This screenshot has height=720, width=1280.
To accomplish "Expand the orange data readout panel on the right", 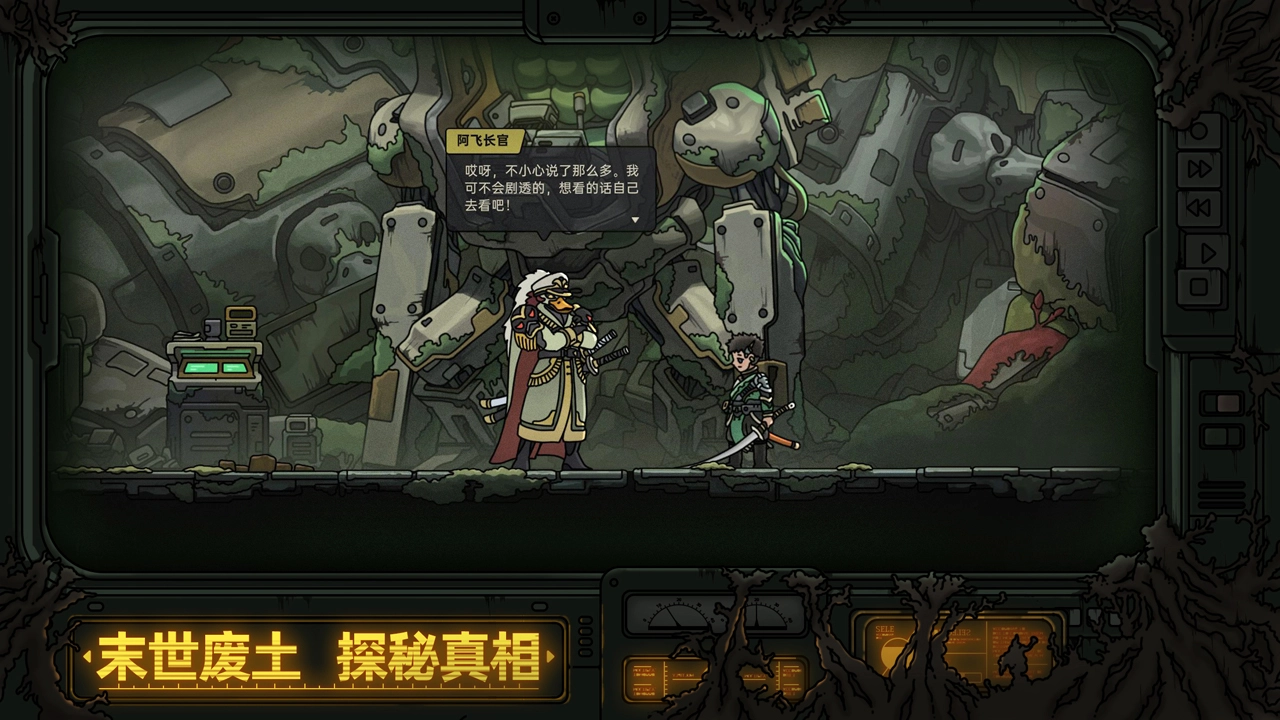I will (1020, 648).
